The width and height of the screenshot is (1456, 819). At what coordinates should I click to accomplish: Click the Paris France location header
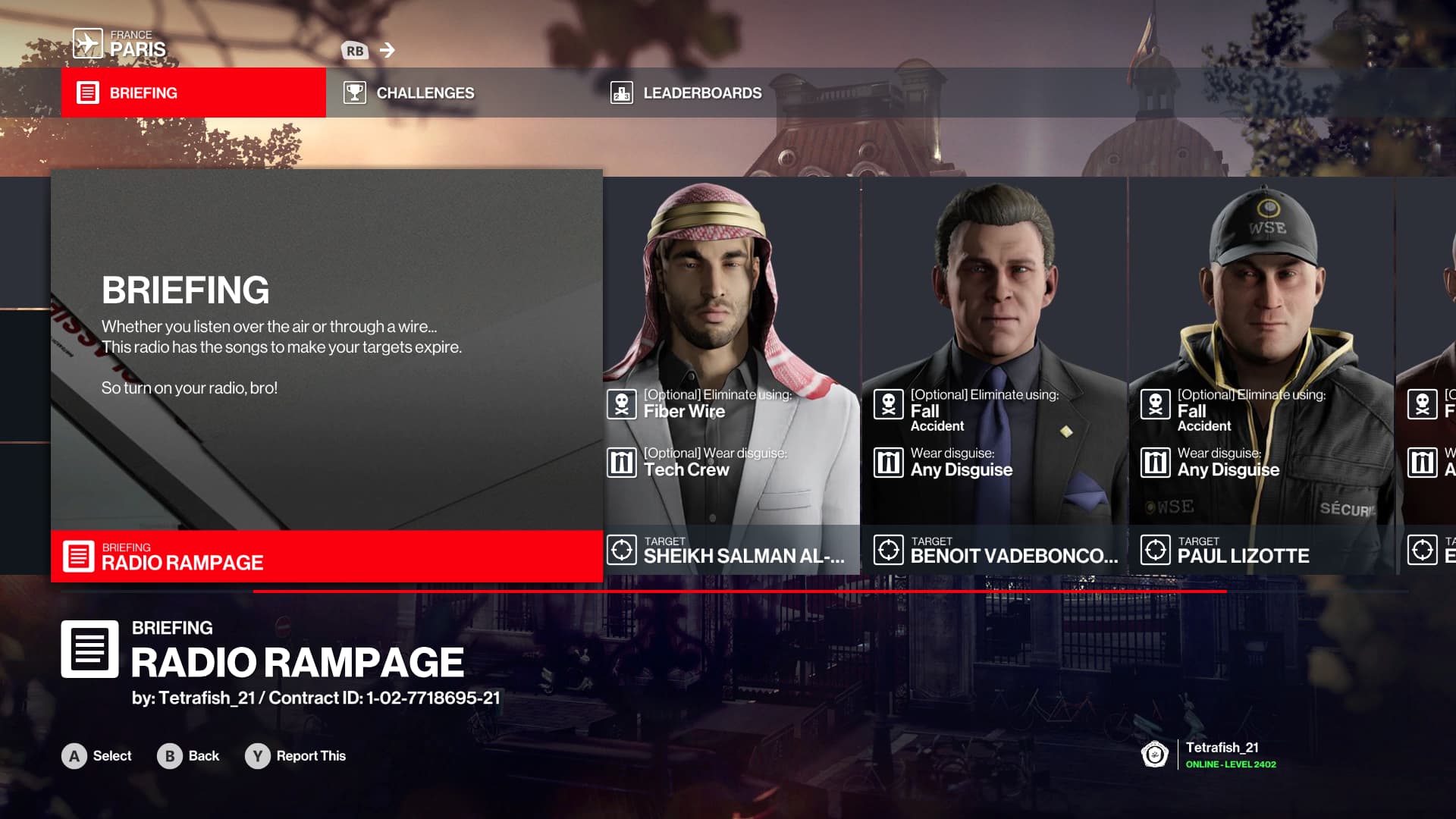coord(121,44)
